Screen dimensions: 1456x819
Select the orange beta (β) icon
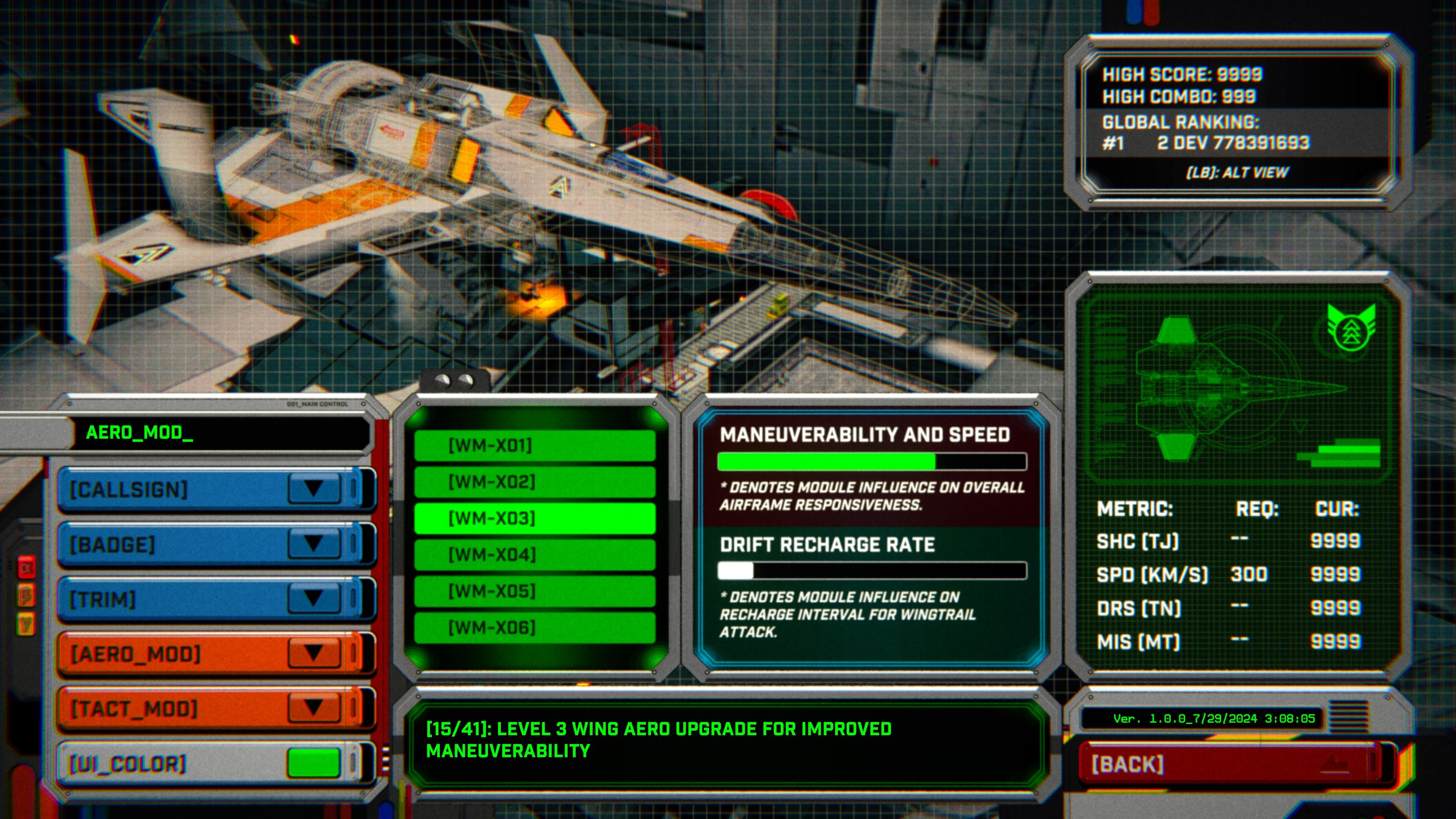(x=26, y=595)
